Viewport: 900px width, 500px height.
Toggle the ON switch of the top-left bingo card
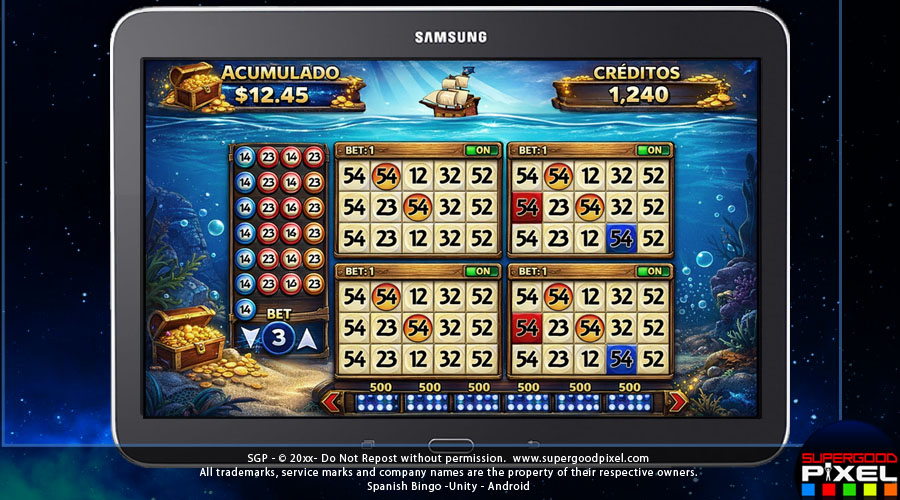coord(481,150)
